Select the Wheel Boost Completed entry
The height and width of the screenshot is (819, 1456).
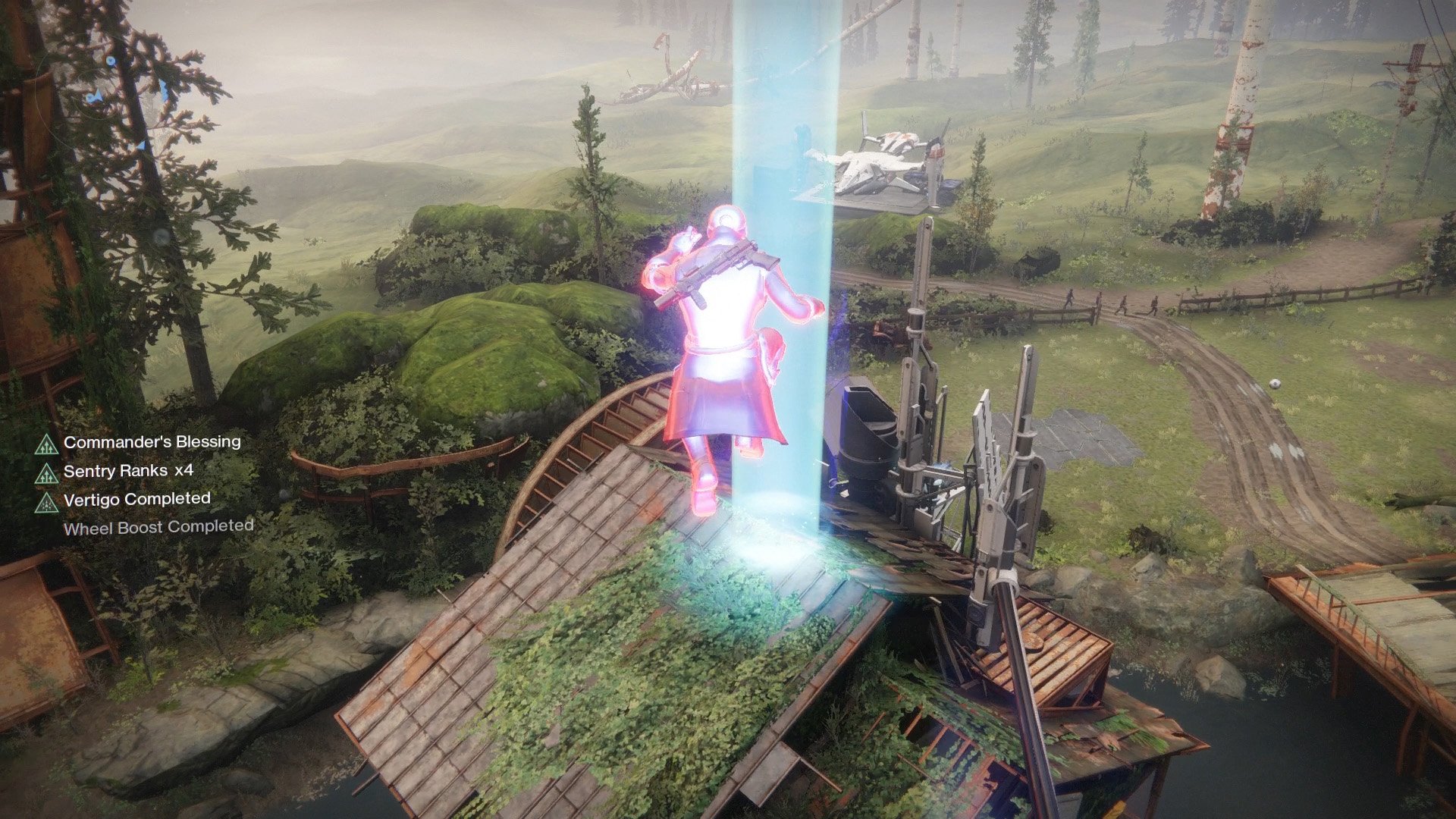coord(158,527)
